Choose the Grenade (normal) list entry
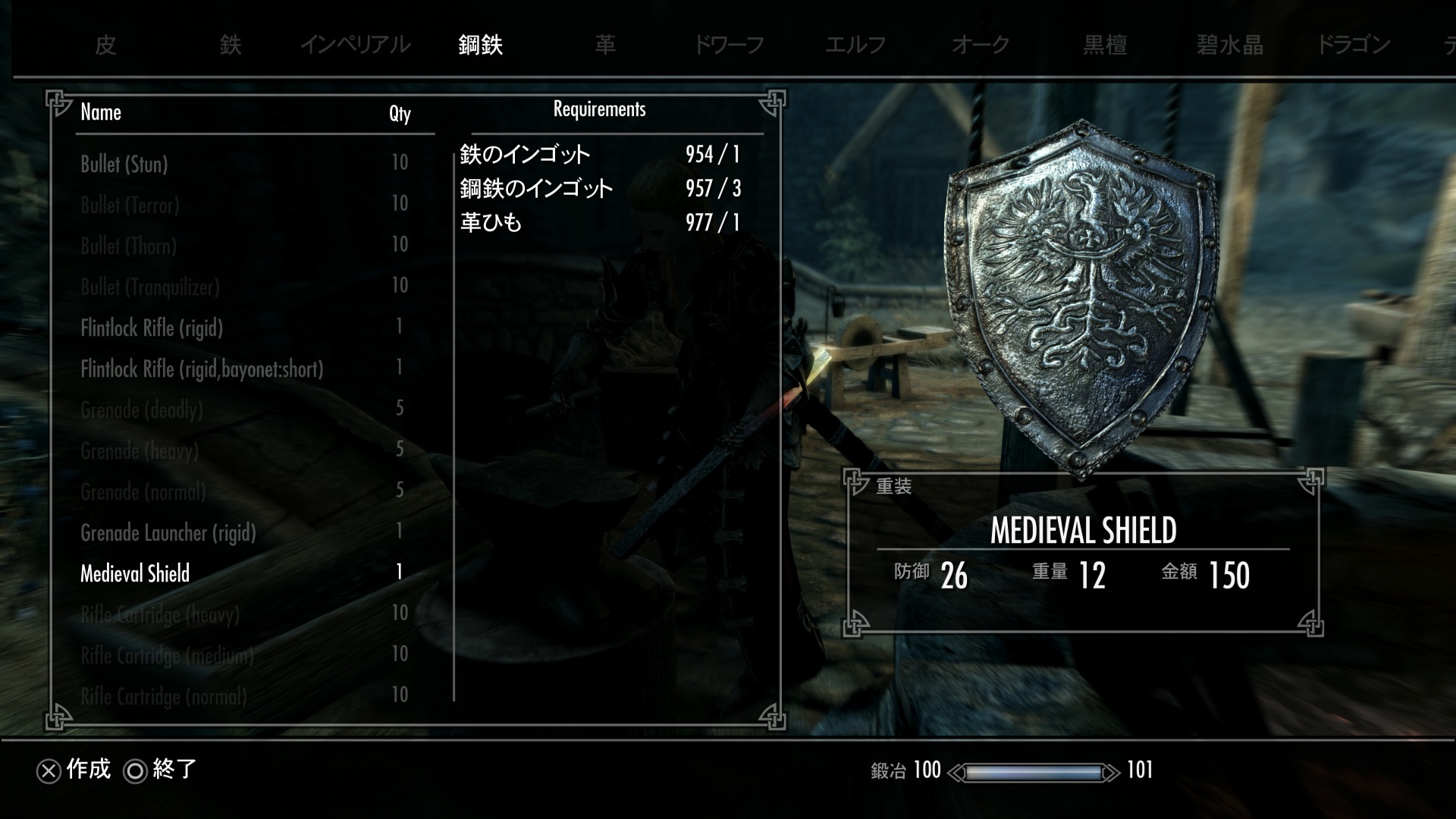Image resolution: width=1456 pixels, height=819 pixels. pos(143,492)
